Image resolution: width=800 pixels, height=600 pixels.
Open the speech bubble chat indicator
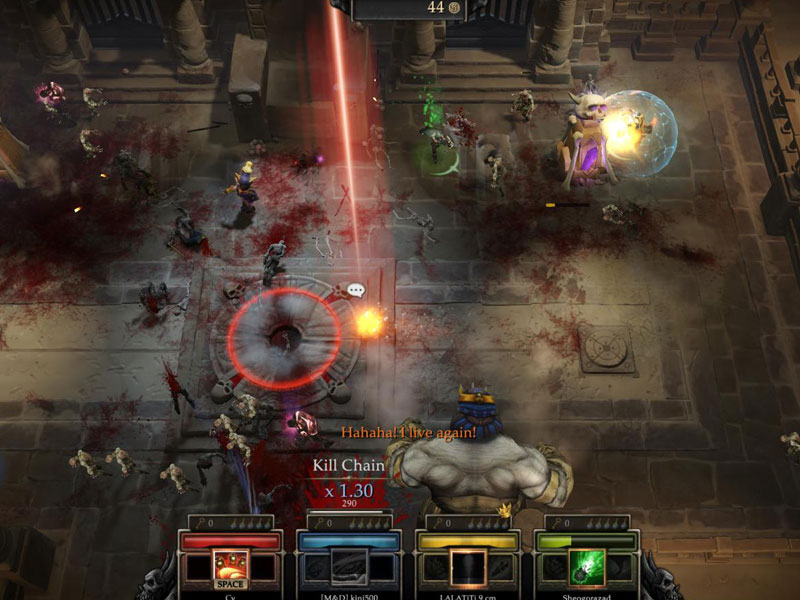356,290
